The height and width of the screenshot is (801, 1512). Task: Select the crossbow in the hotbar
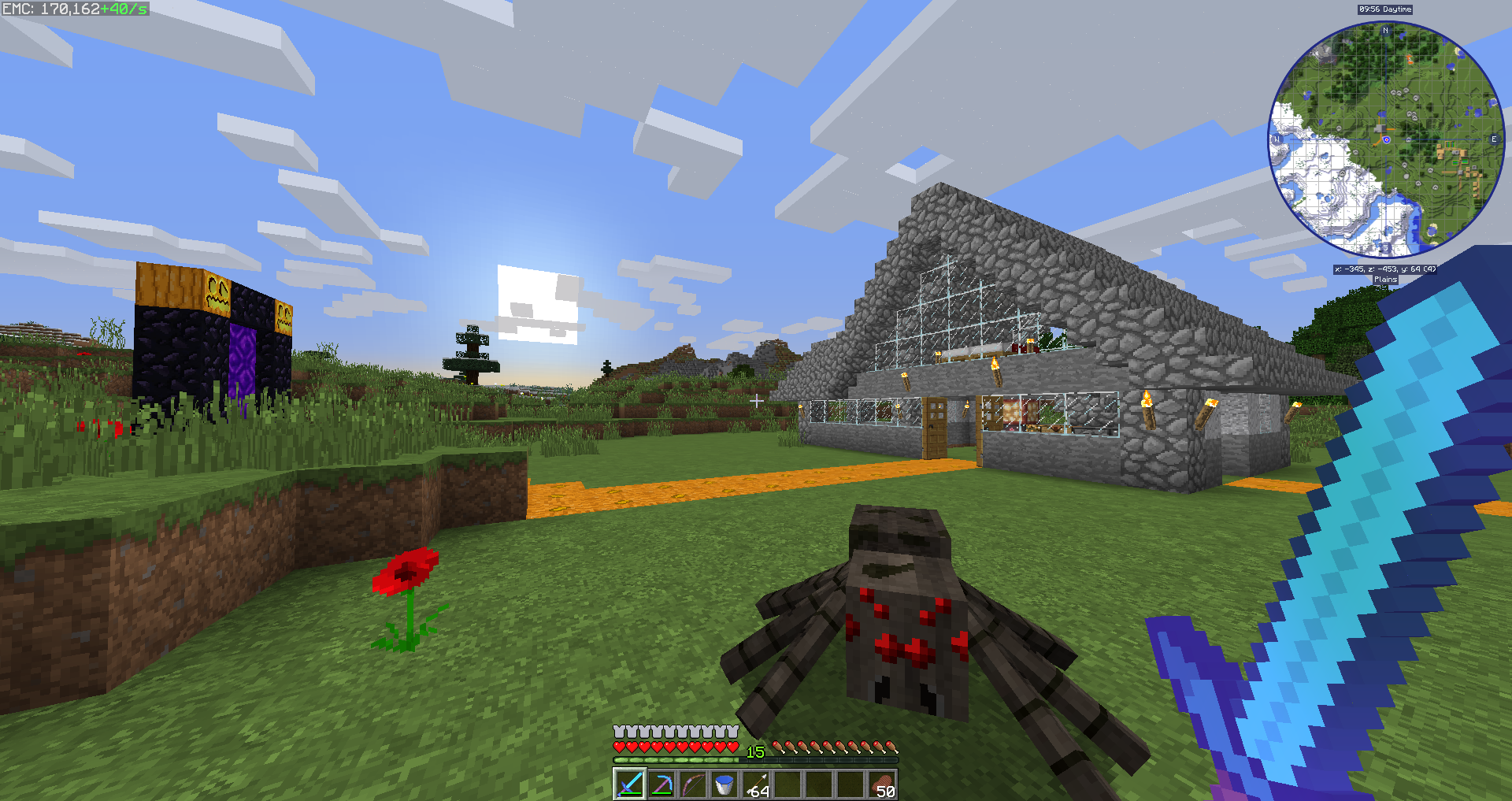coord(661,784)
